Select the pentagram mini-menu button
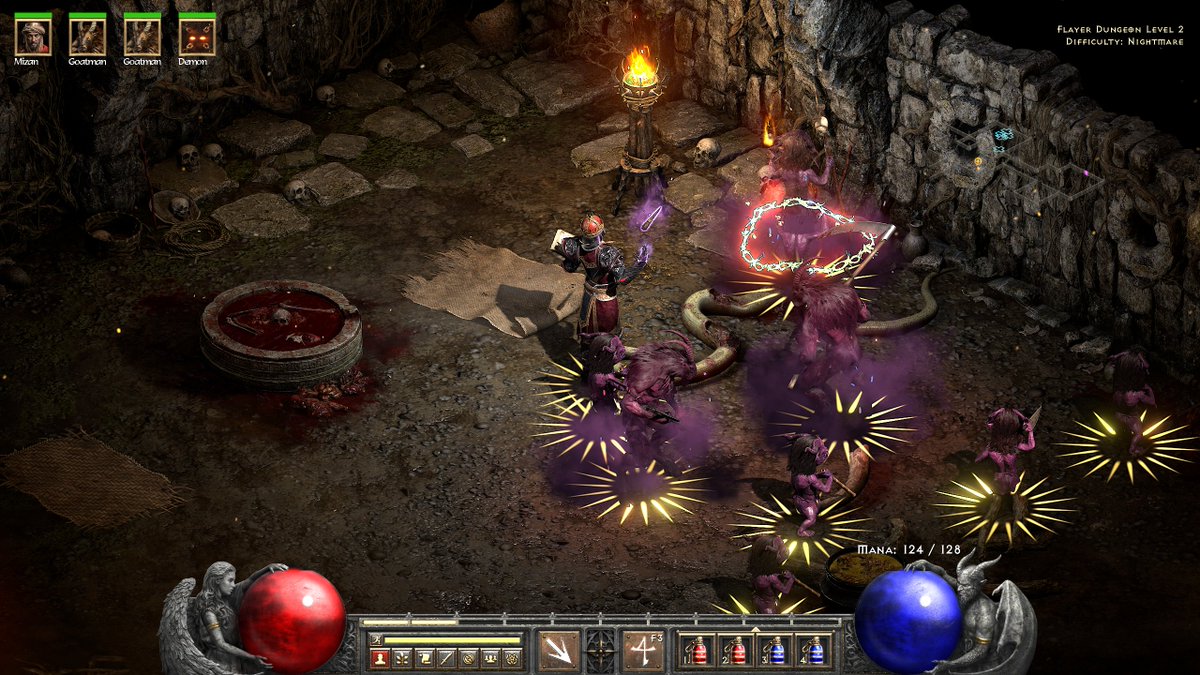Viewport: 1200px width, 675px height. pos(513,659)
